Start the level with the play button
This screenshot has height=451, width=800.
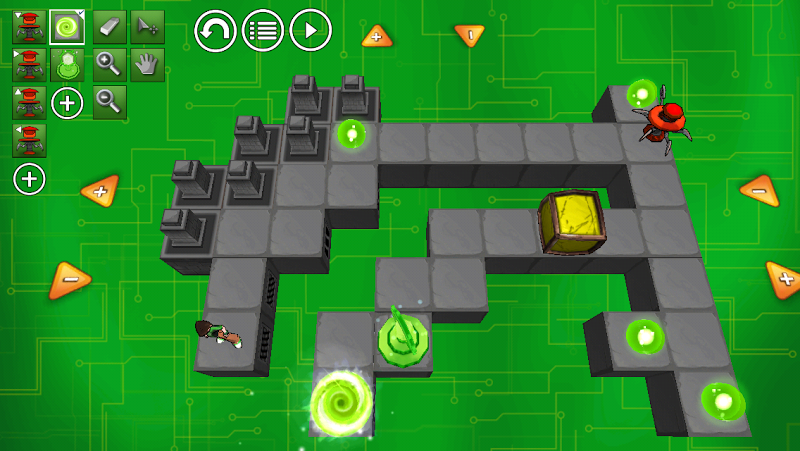(311, 30)
